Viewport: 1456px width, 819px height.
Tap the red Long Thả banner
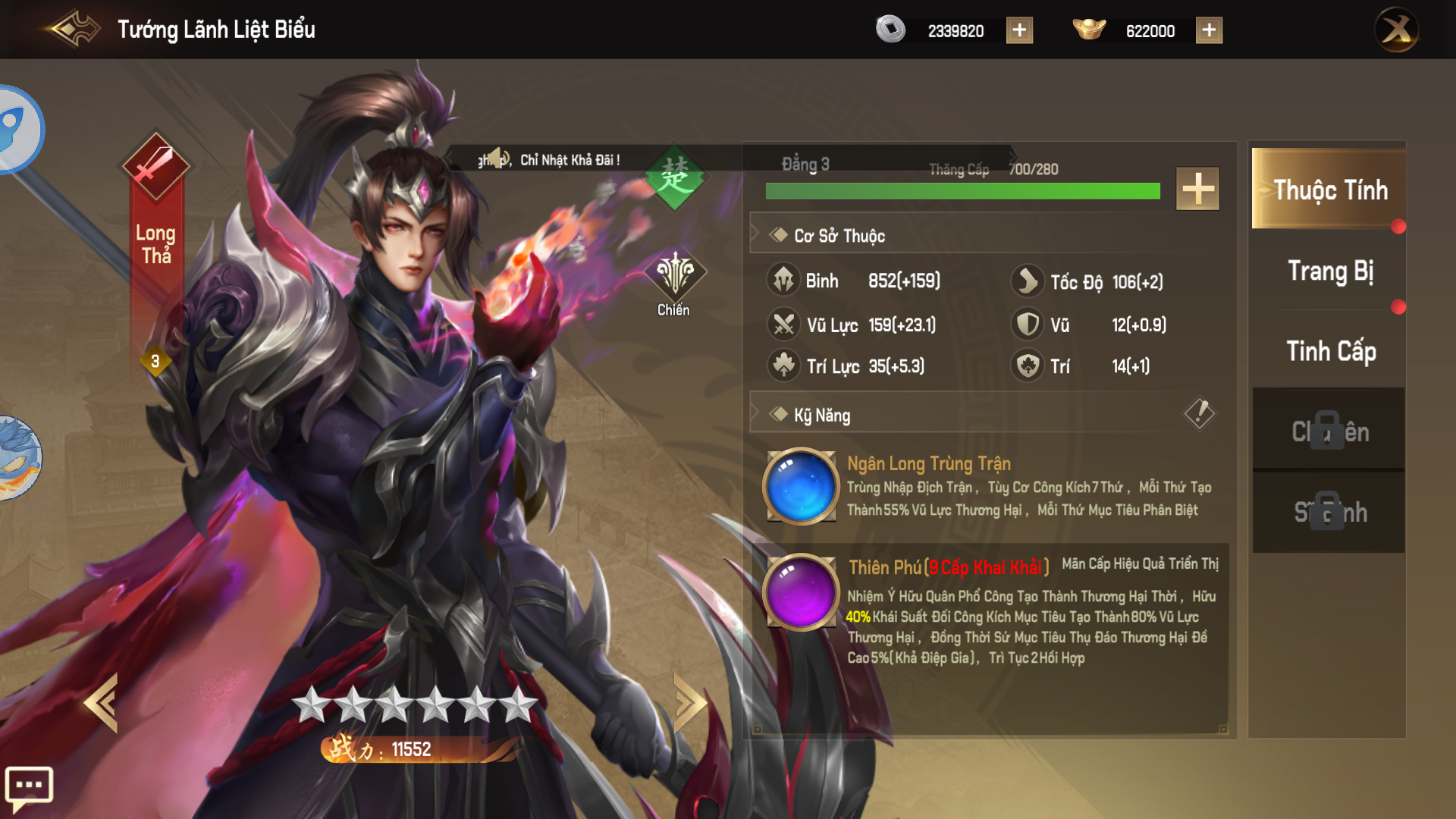point(155,243)
